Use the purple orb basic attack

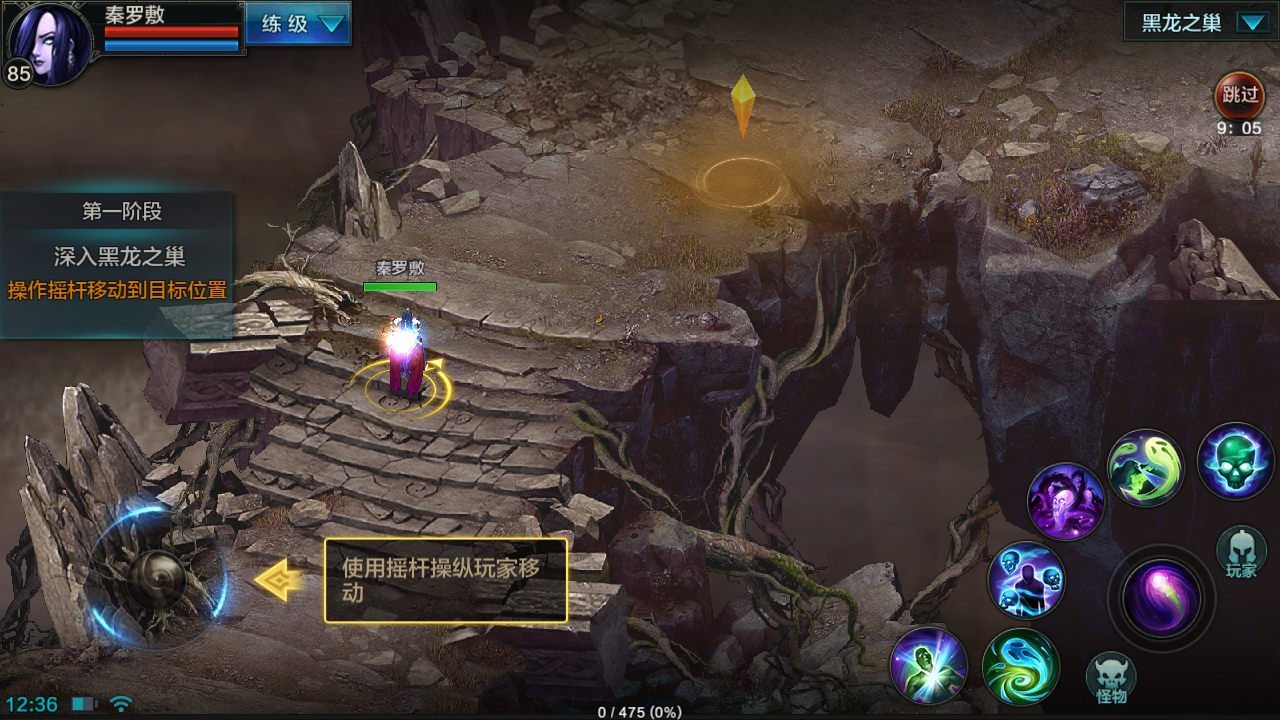pos(1161,598)
